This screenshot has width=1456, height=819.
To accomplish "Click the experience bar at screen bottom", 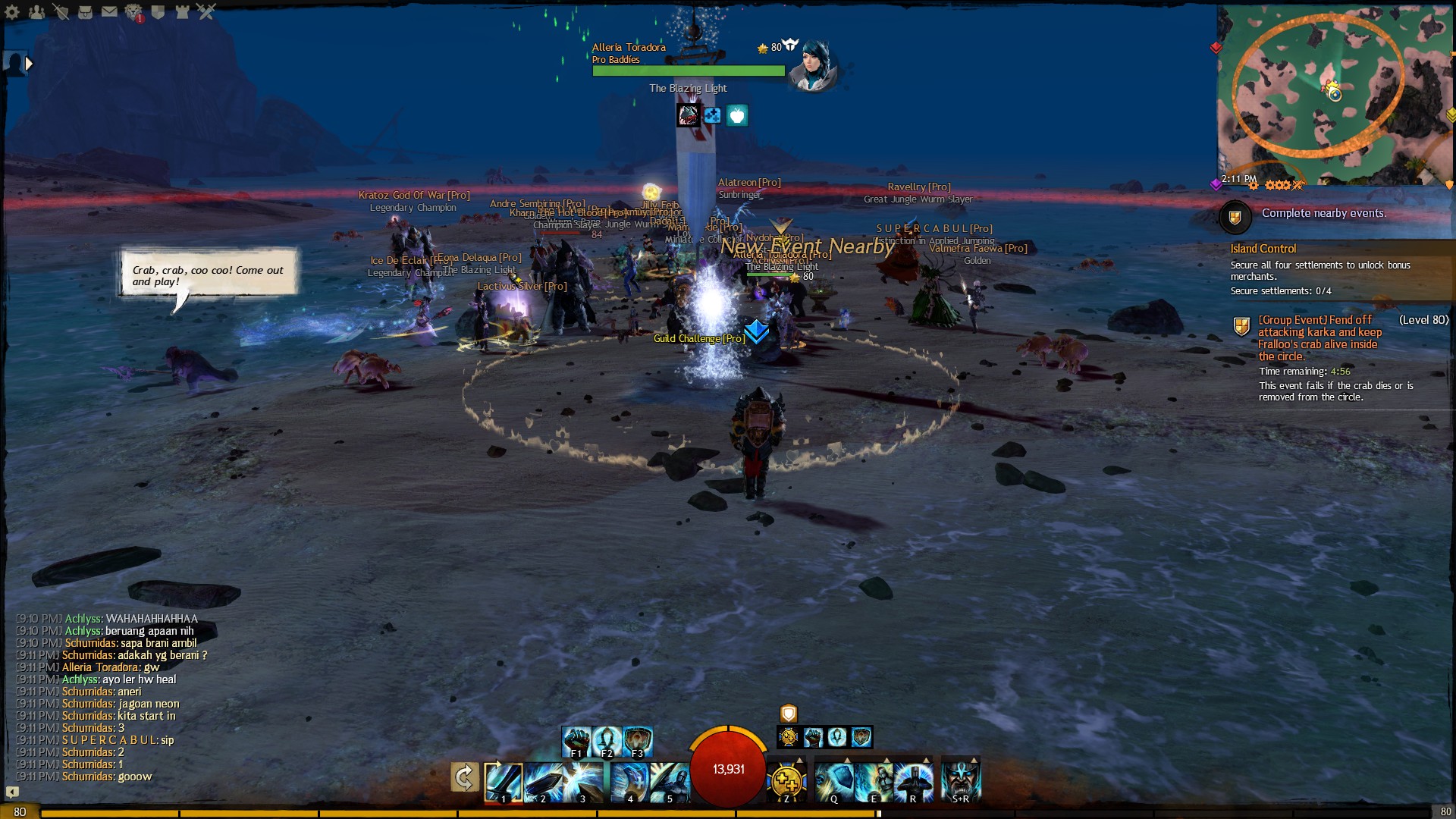I will pyautogui.click(x=728, y=812).
